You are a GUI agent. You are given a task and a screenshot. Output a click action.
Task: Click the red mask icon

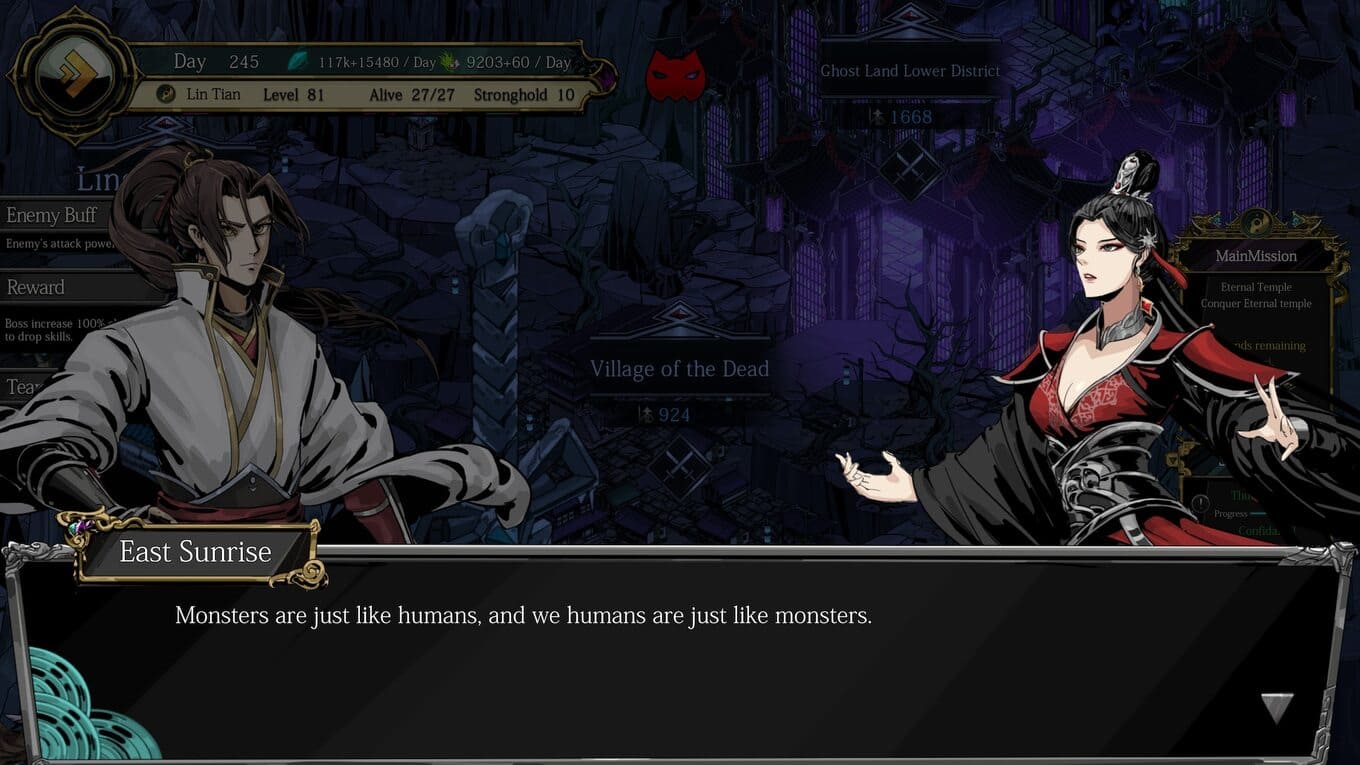(675, 76)
